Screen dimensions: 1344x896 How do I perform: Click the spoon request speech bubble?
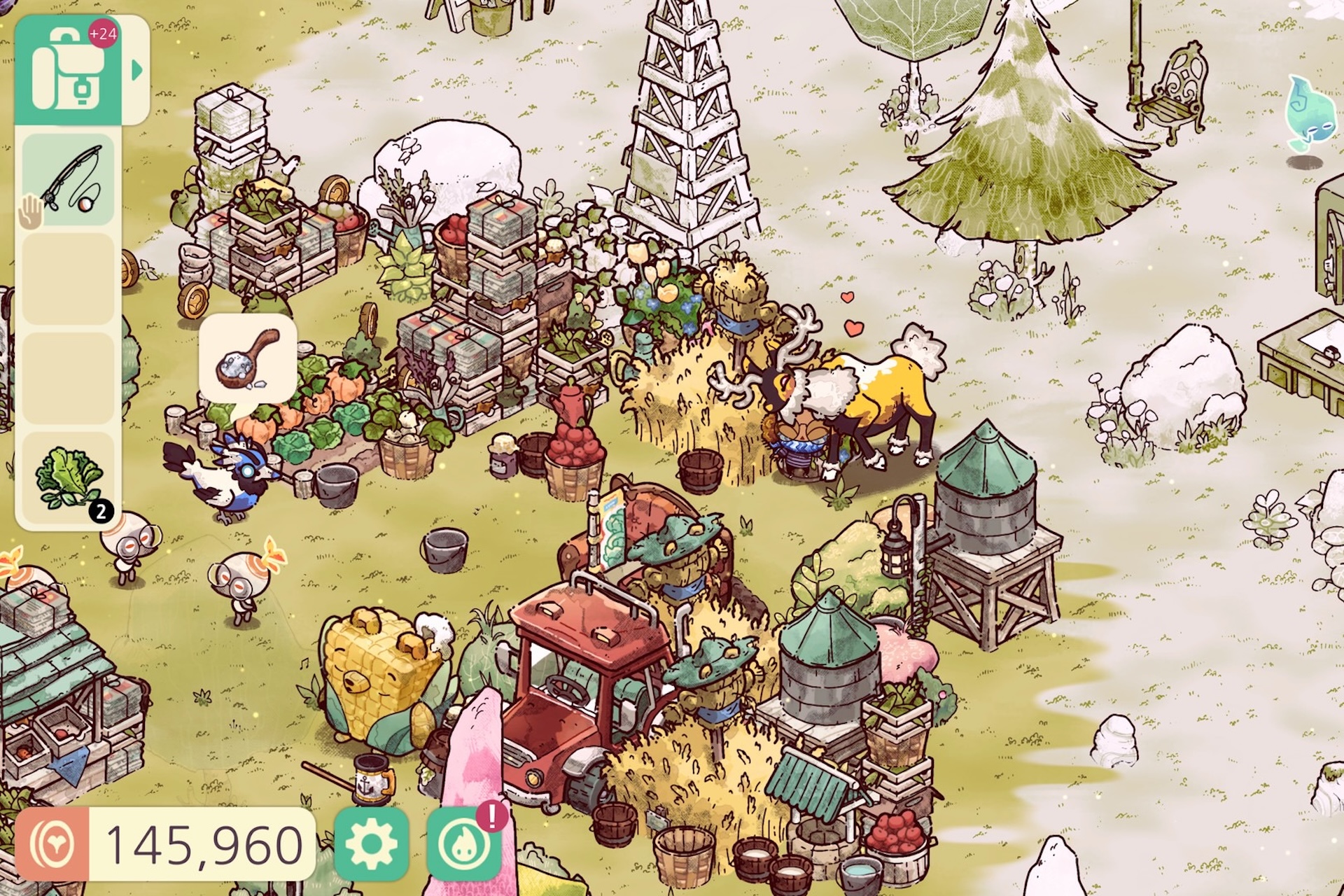click(248, 358)
